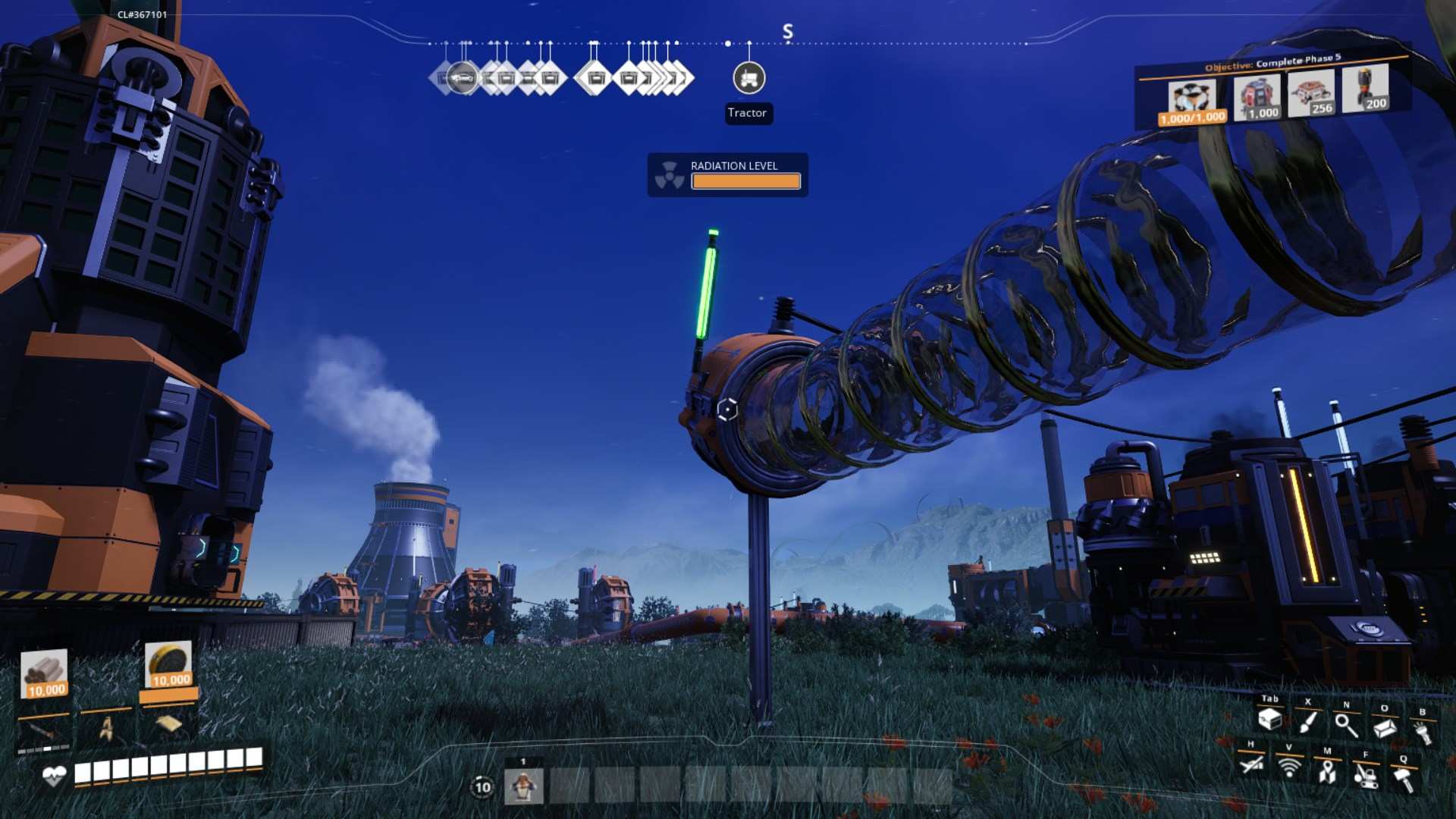Select the vehicle marker circled on the compass
1456x819 pixels.
462,77
